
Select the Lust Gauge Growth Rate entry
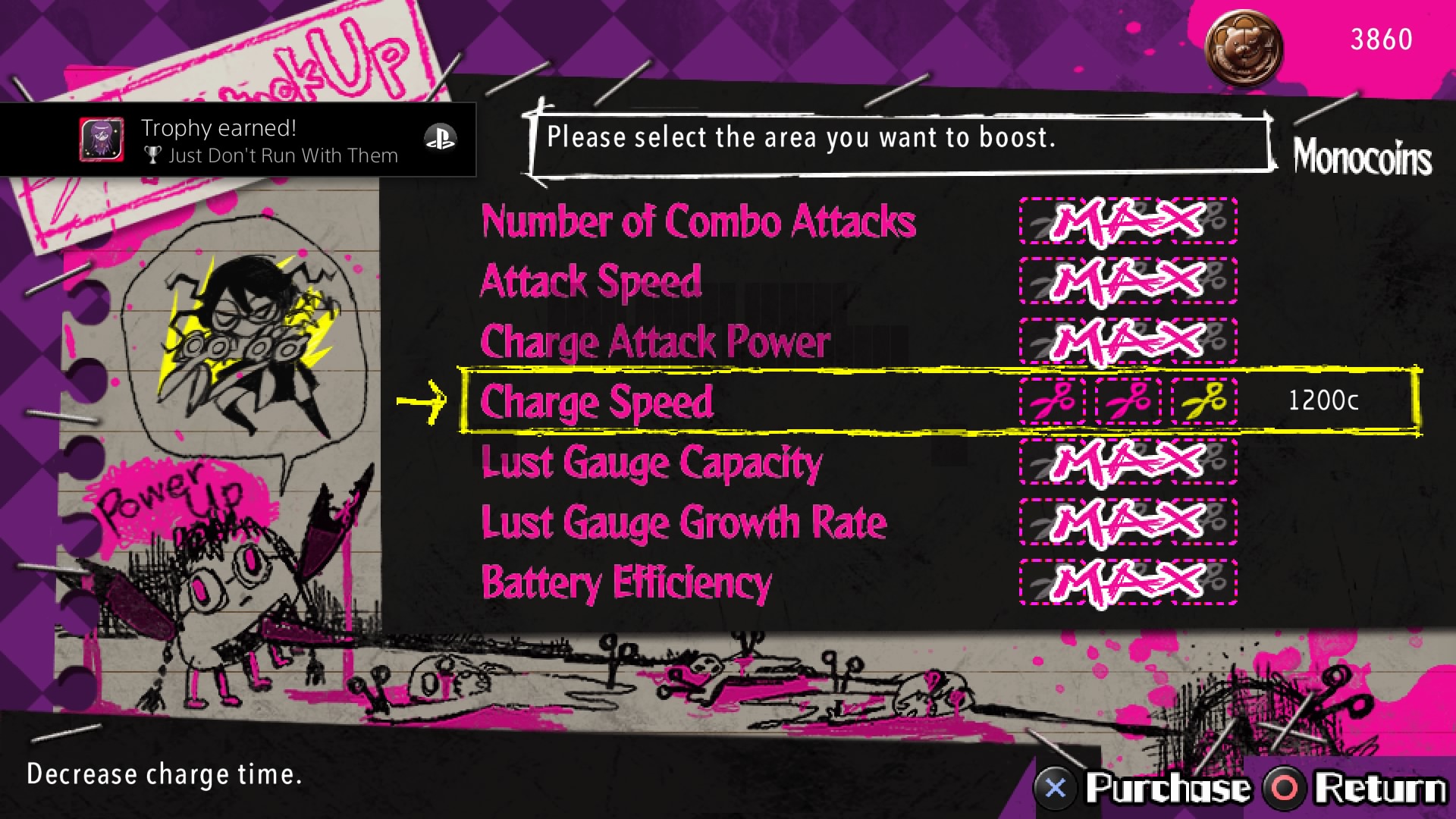[x=682, y=522]
